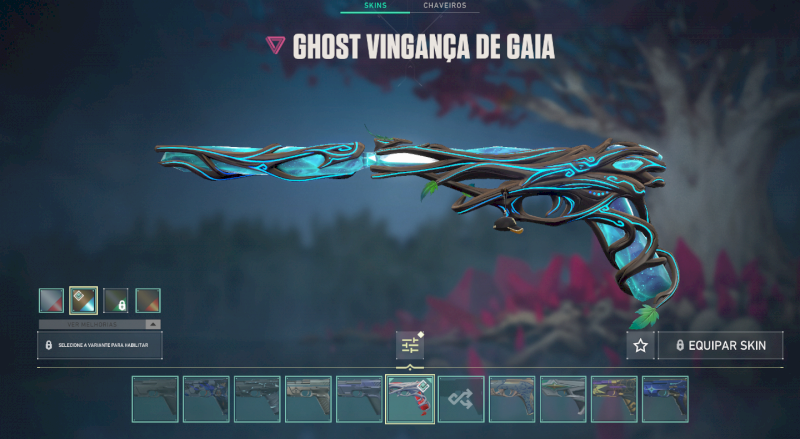Pick the last dark blue Ghost skin thumbnail
The width and height of the screenshot is (800, 439).
point(665,398)
